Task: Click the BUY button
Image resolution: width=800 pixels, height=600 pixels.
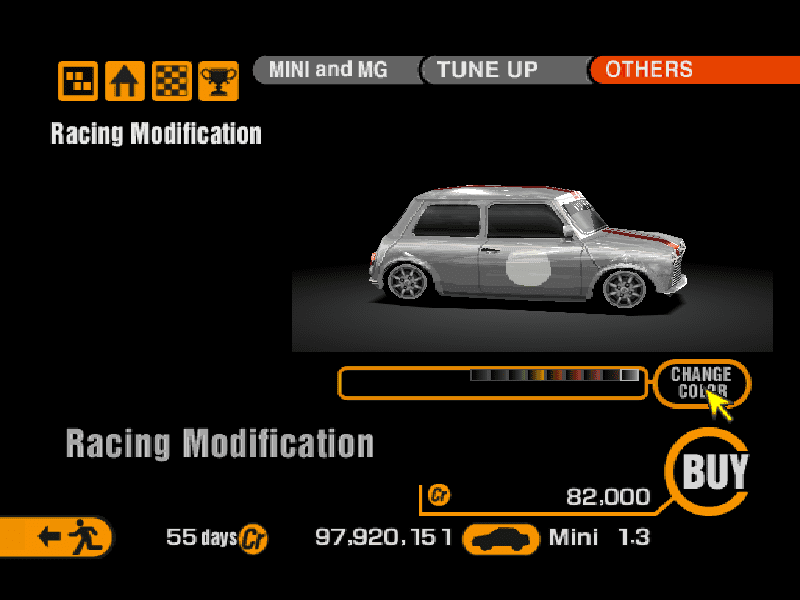Action: point(713,470)
